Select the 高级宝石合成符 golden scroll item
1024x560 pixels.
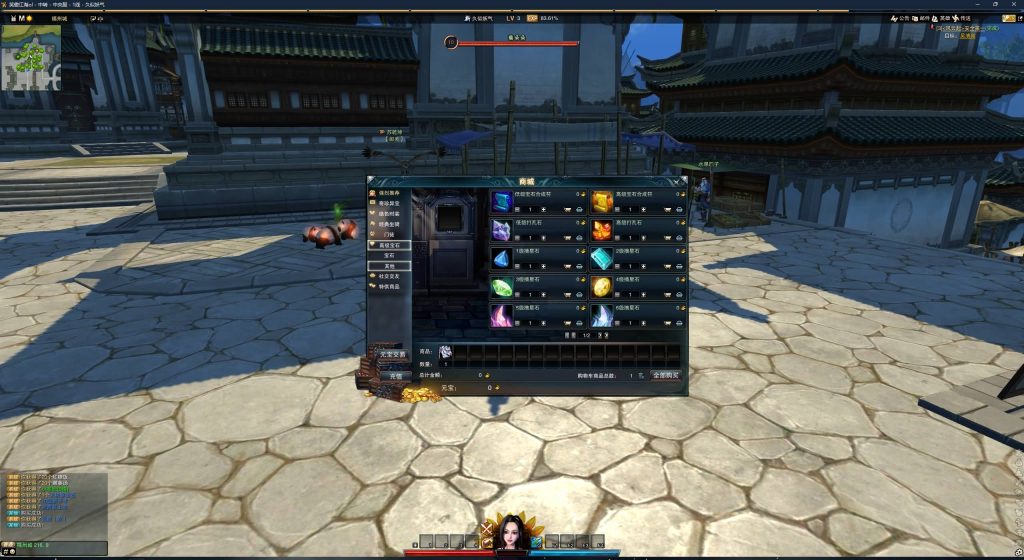coord(601,201)
